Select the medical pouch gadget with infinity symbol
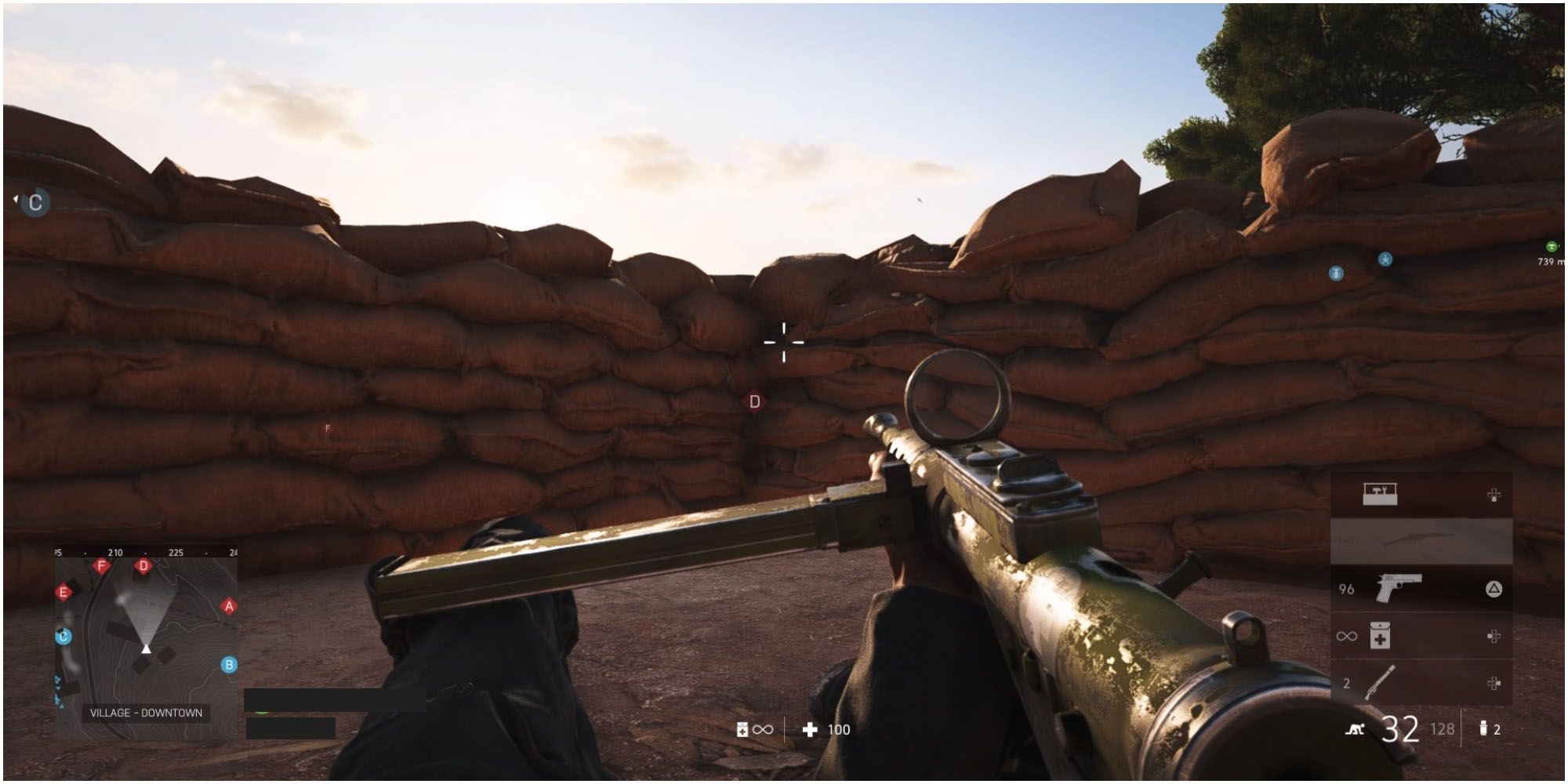 (x=1380, y=635)
